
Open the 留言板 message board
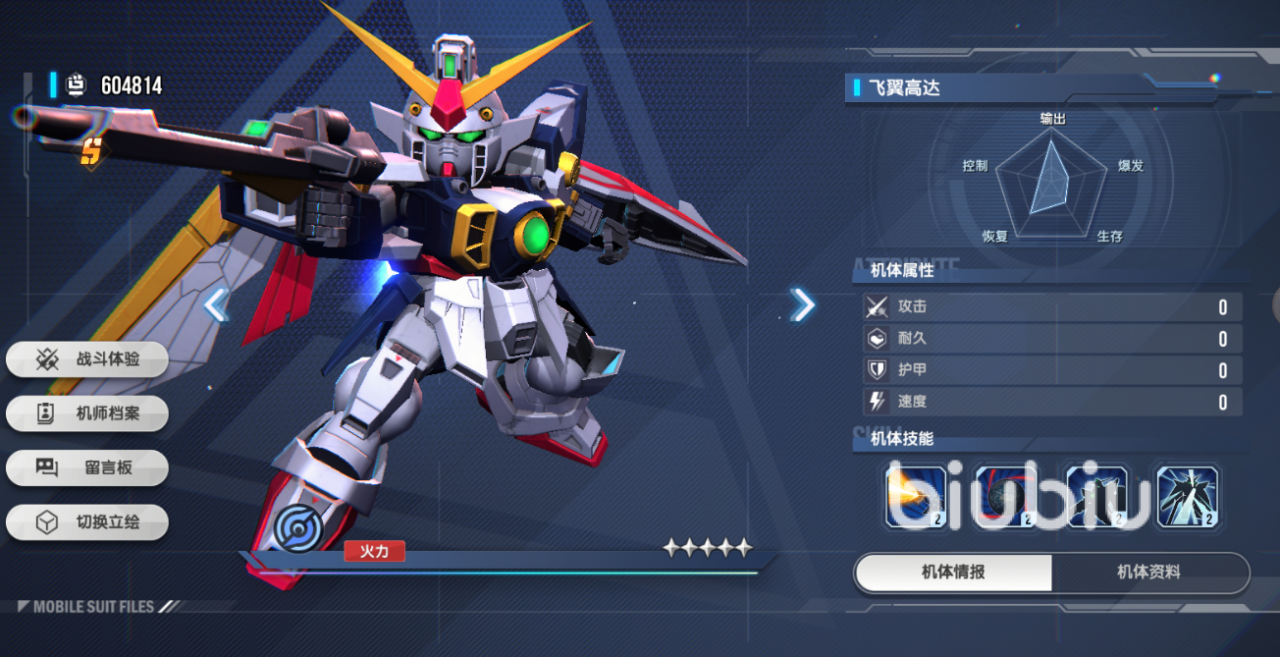click(x=87, y=467)
